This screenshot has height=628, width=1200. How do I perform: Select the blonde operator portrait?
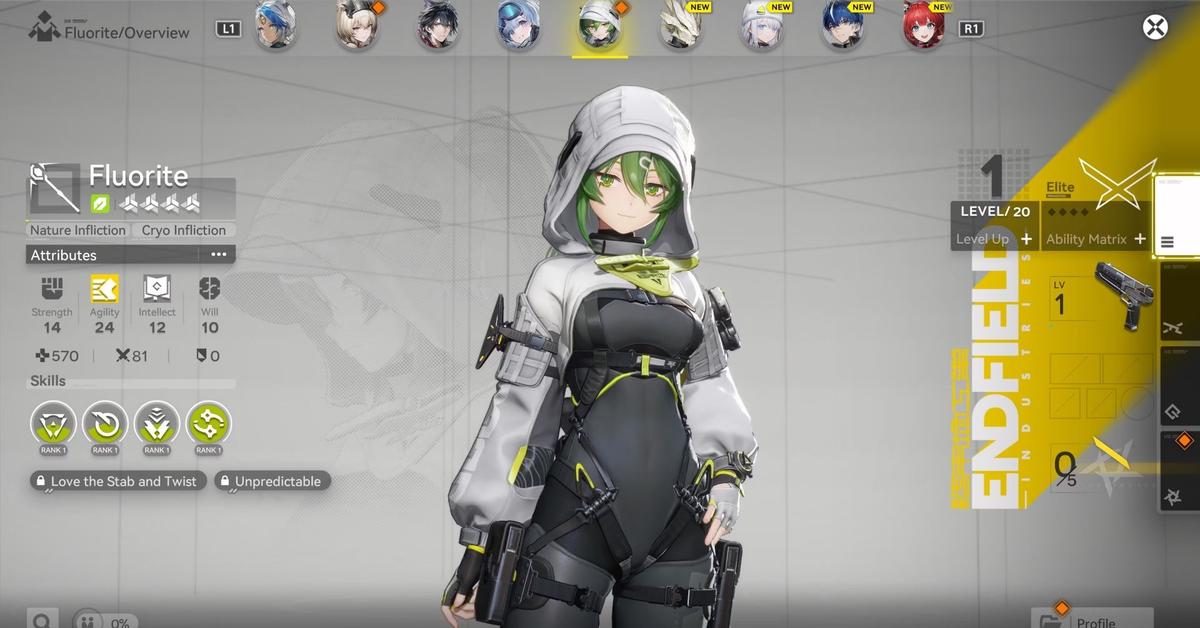355,28
